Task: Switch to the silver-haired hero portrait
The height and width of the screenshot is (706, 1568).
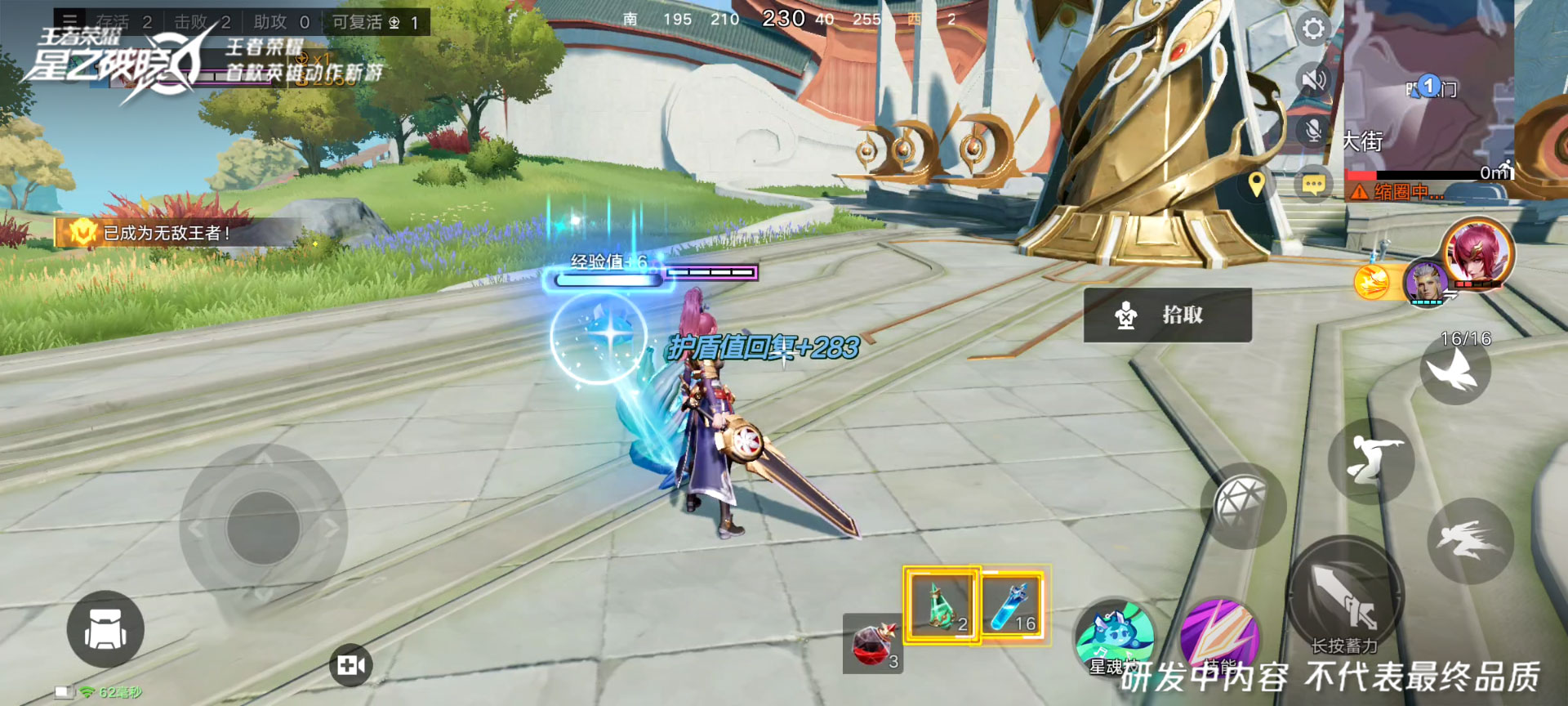Action: pyautogui.click(x=1425, y=282)
